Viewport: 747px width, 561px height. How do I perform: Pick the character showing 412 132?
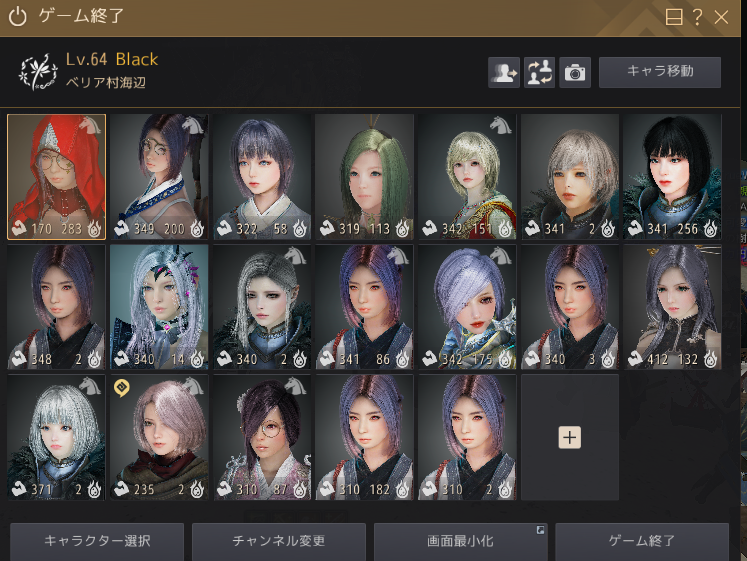click(672, 307)
